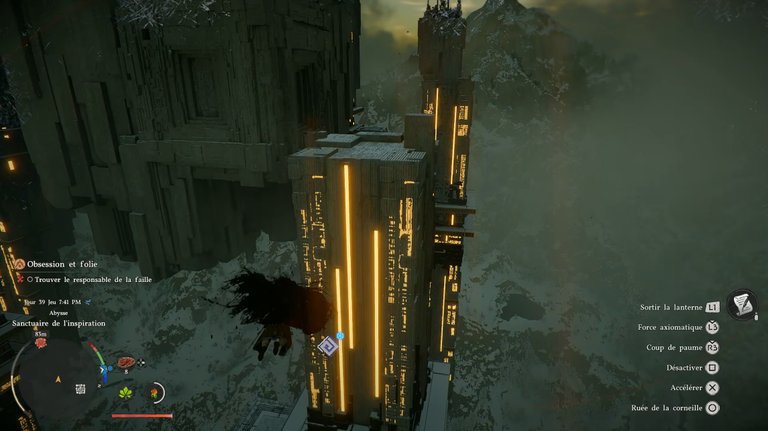Screen dimensions: 768x431
Task: Click the red-orange flower icon with ring
Action: click(156, 392)
